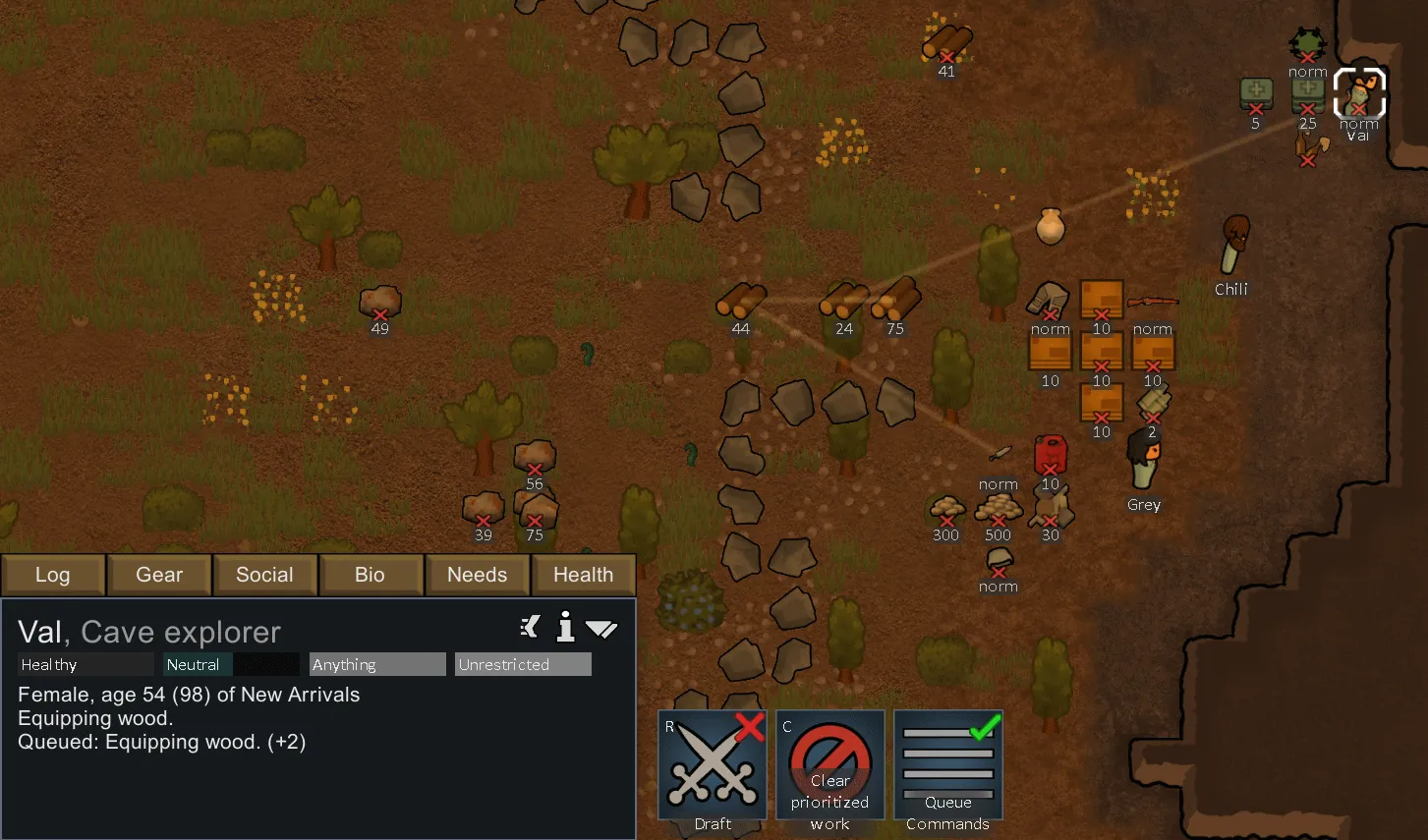This screenshot has width=1428, height=840.
Task: Click Clear prioritized work button
Action: [x=830, y=765]
